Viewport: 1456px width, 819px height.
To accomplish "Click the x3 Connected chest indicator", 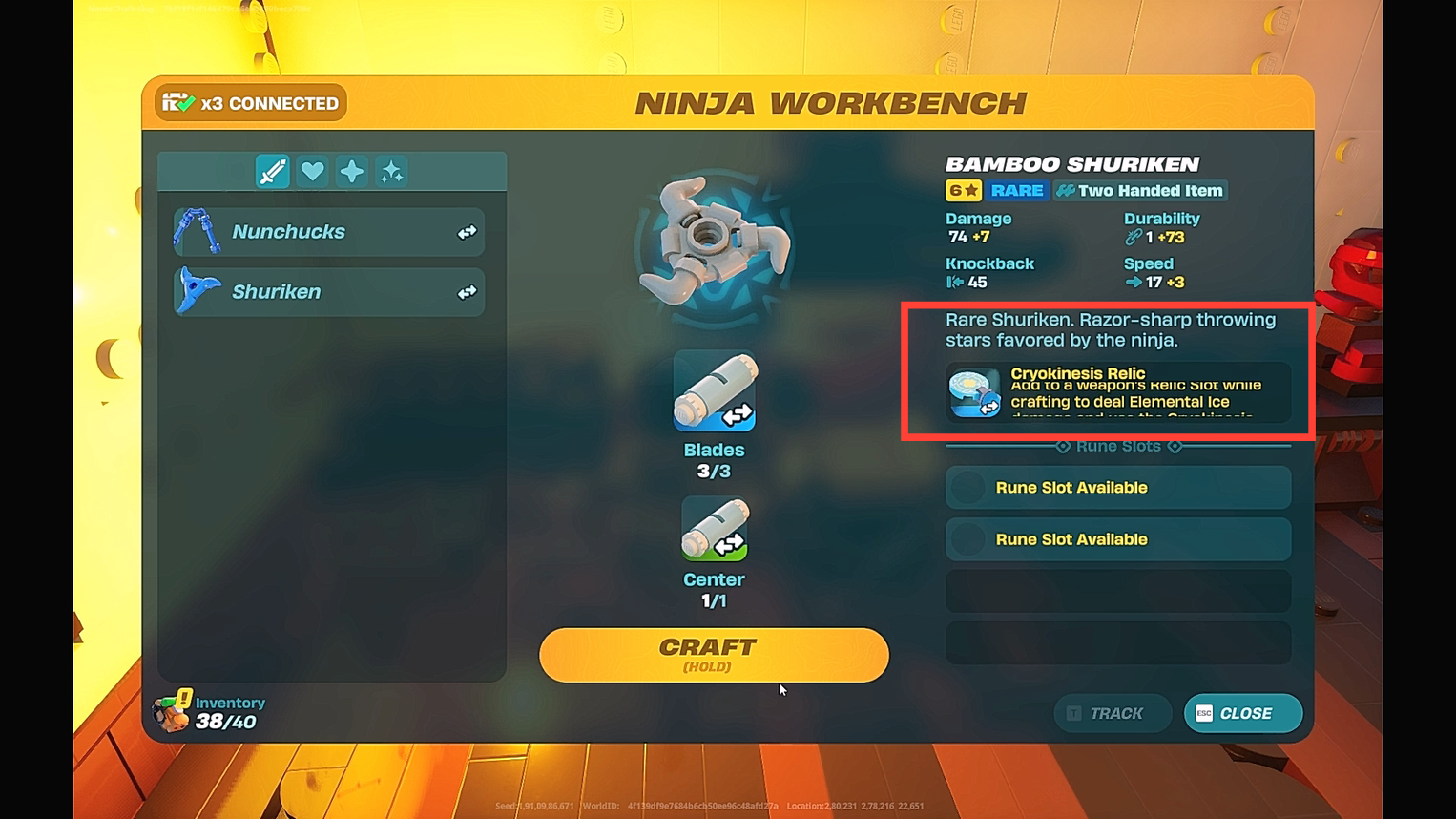I will point(251,103).
